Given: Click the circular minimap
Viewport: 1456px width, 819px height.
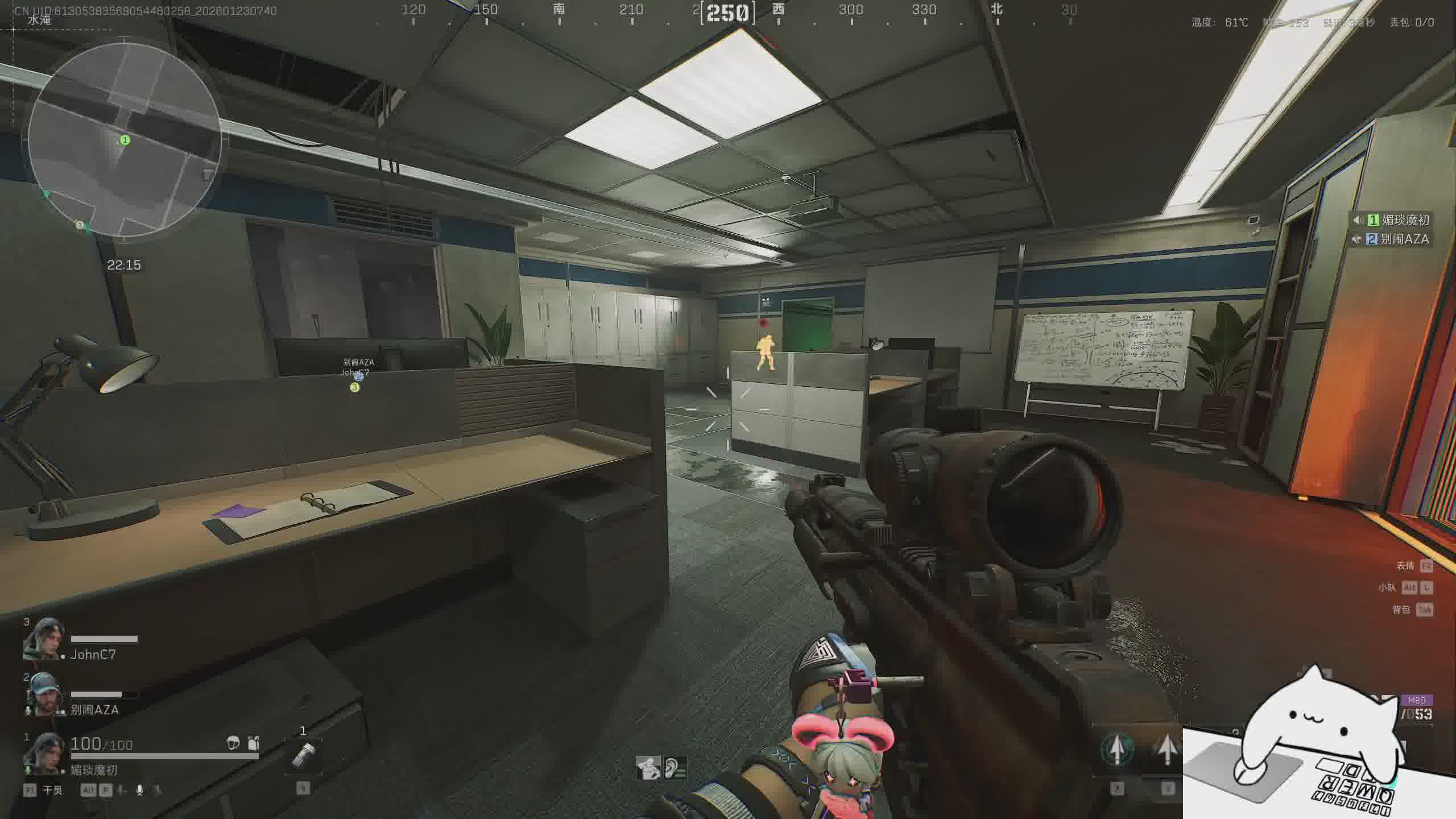Looking at the screenshot, I should (125, 139).
